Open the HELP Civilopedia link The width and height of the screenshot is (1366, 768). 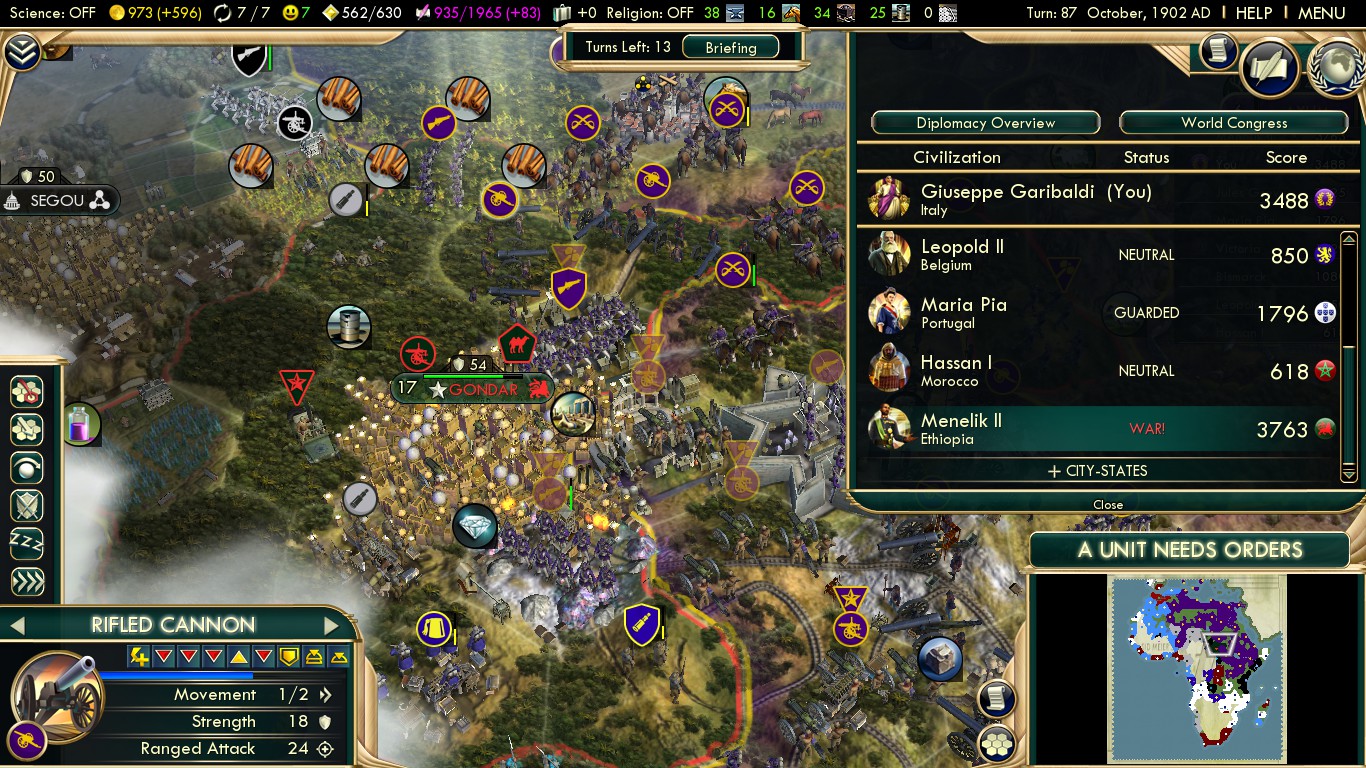click(1253, 13)
